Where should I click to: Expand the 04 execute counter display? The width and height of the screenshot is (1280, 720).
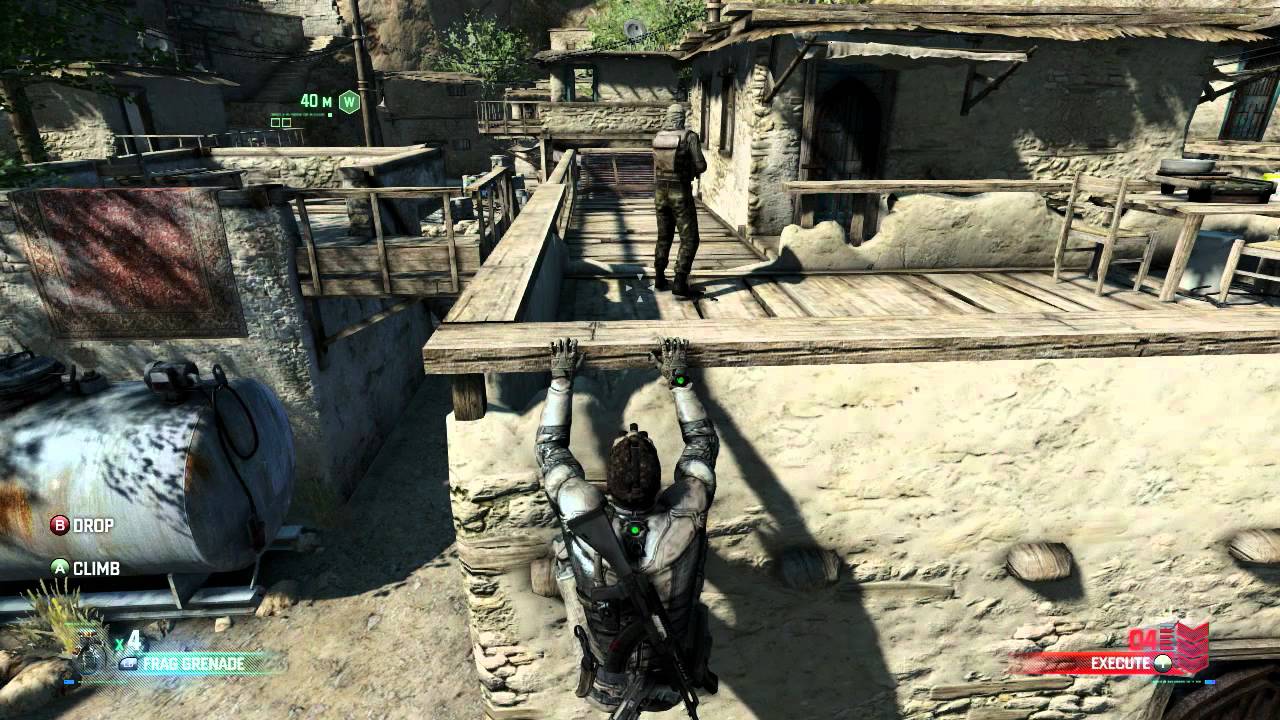pyautogui.click(x=1142, y=639)
